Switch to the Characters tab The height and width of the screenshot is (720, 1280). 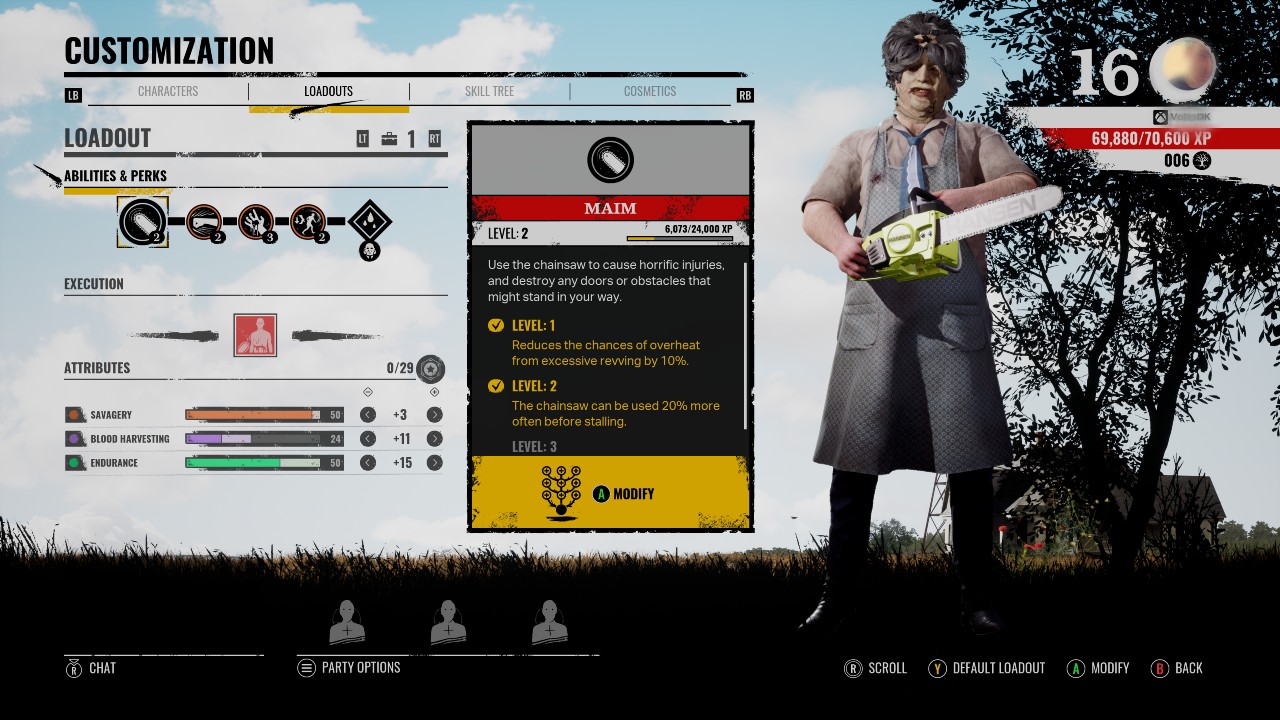[x=168, y=91]
